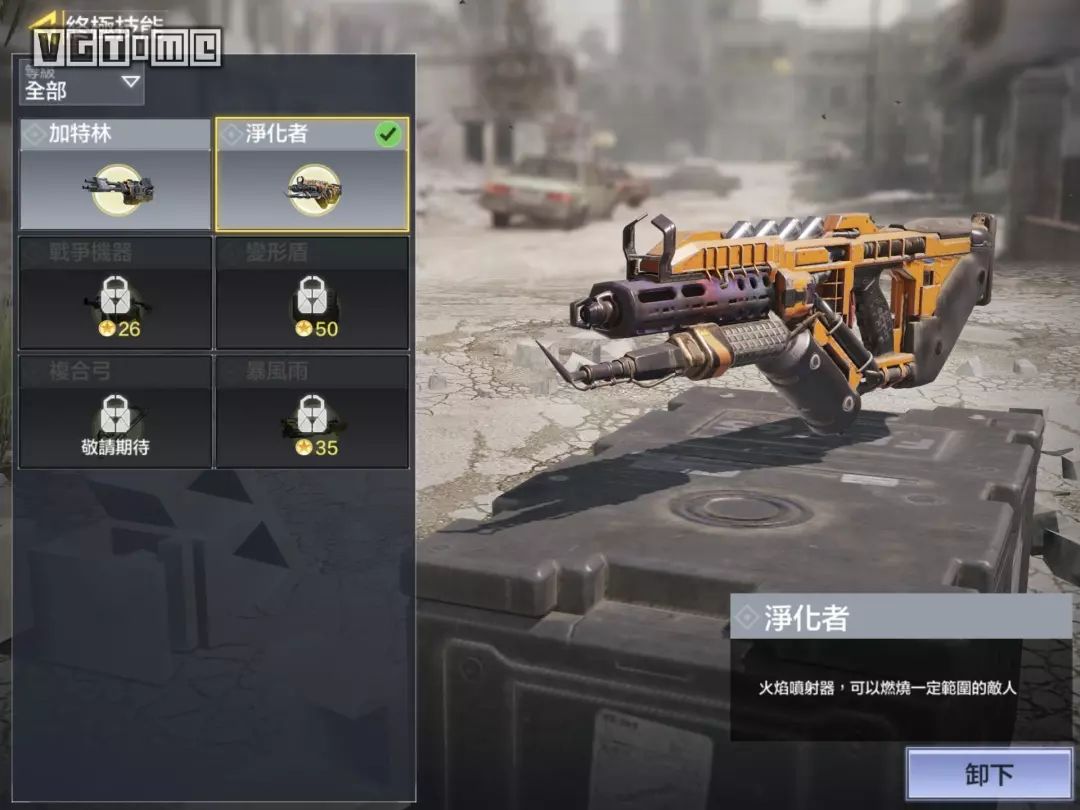This screenshot has width=1080, height=810.
Task: Open the 全部 level filter dropdown
Action: pyautogui.click(x=82, y=84)
